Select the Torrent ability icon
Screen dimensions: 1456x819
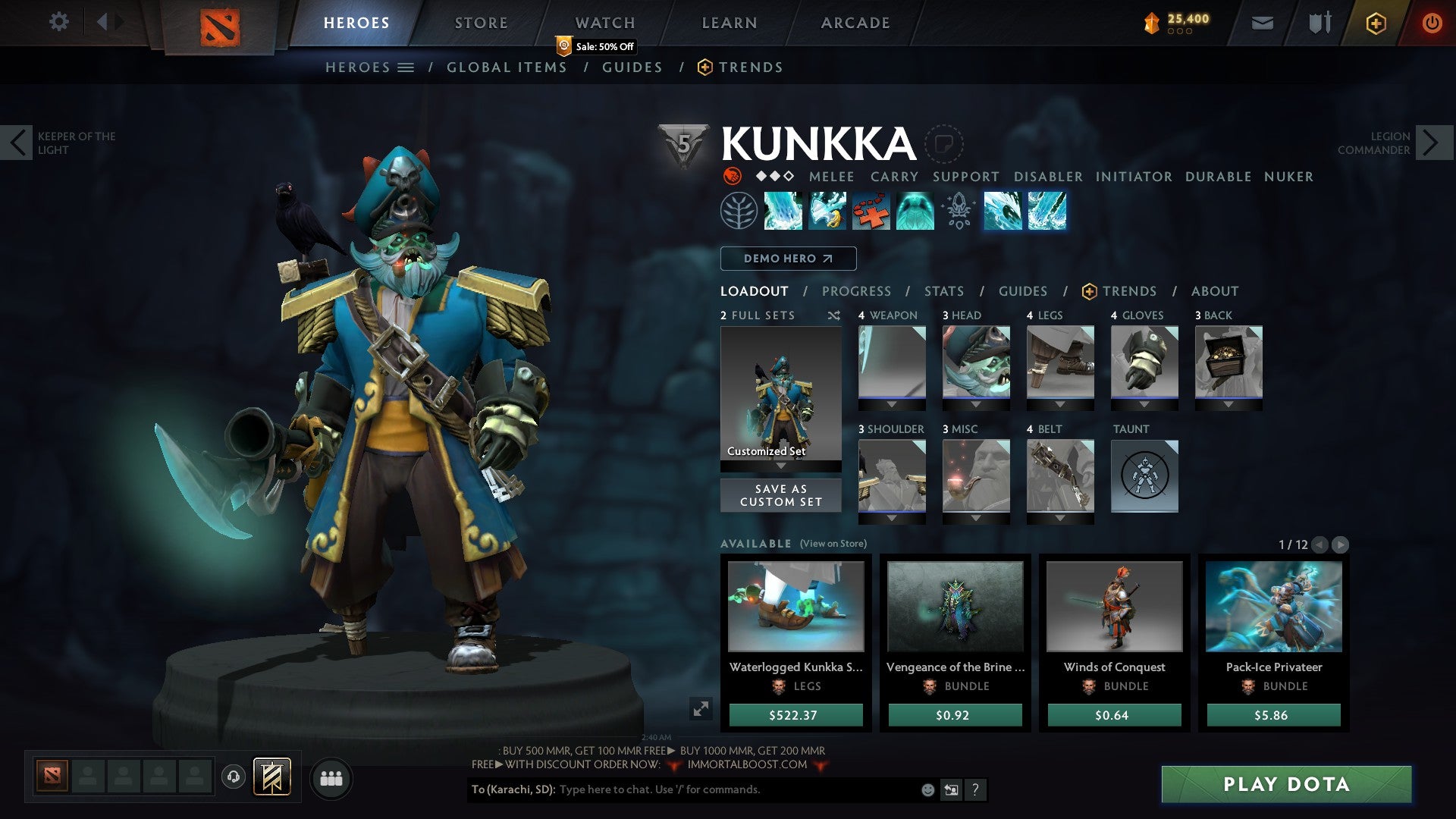(x=784, y=212)
